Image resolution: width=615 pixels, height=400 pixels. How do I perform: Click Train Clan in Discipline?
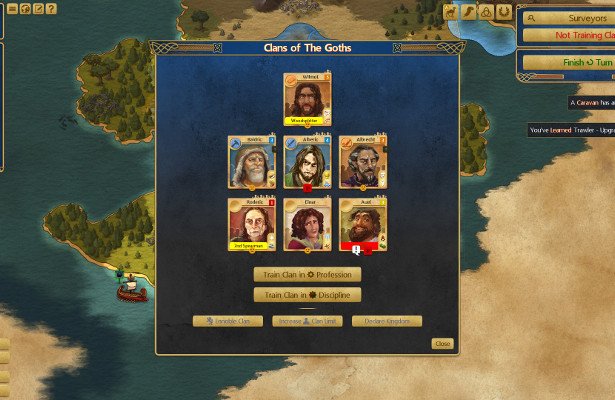tap(307, 295)
